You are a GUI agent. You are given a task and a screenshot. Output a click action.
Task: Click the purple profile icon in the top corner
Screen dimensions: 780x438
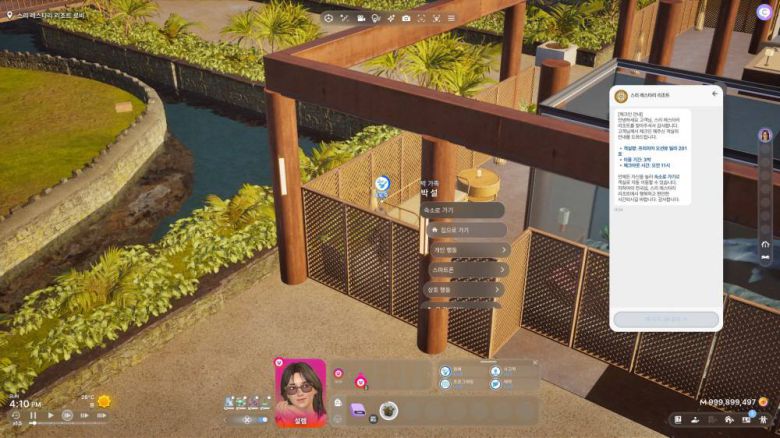point(765,12)
